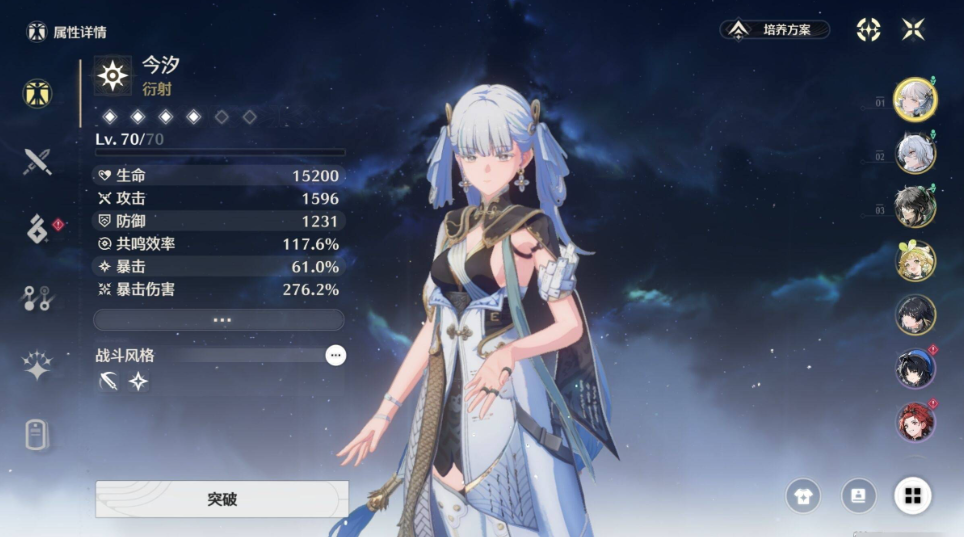Viewport: 964px width, 537px height.
Task: Show the full character grid view
Action: click(x=912, y=495)
